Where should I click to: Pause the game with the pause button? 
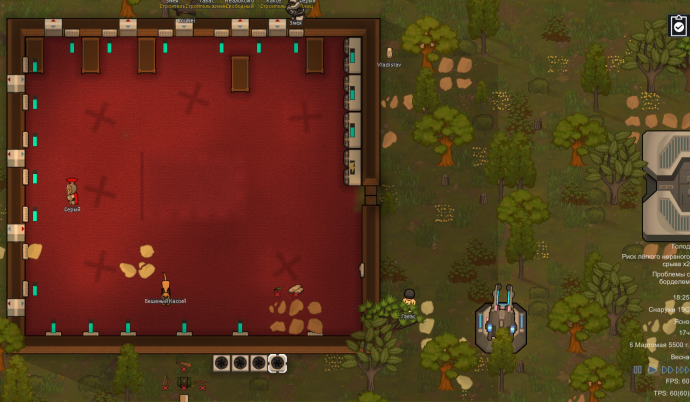click(x=637, y=370)
